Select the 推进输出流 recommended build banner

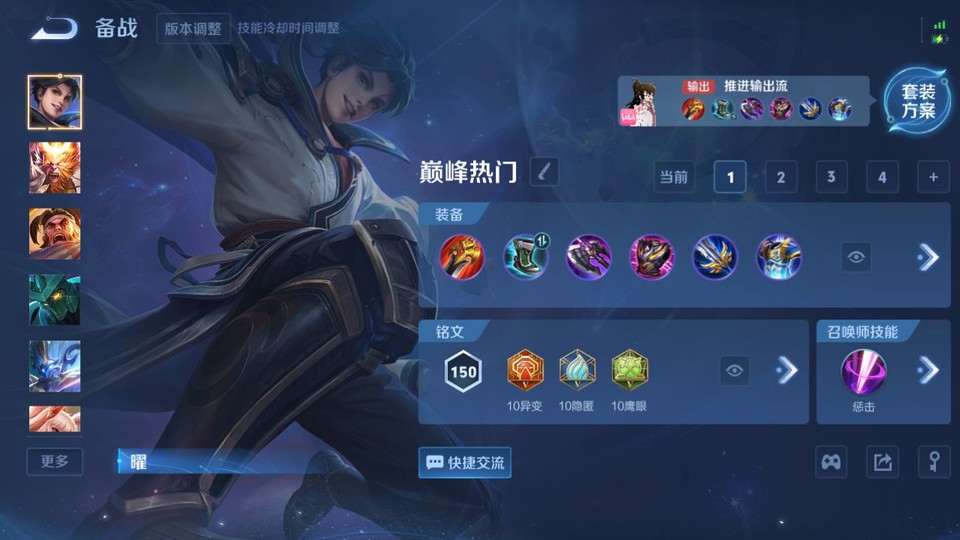[750, 102]
